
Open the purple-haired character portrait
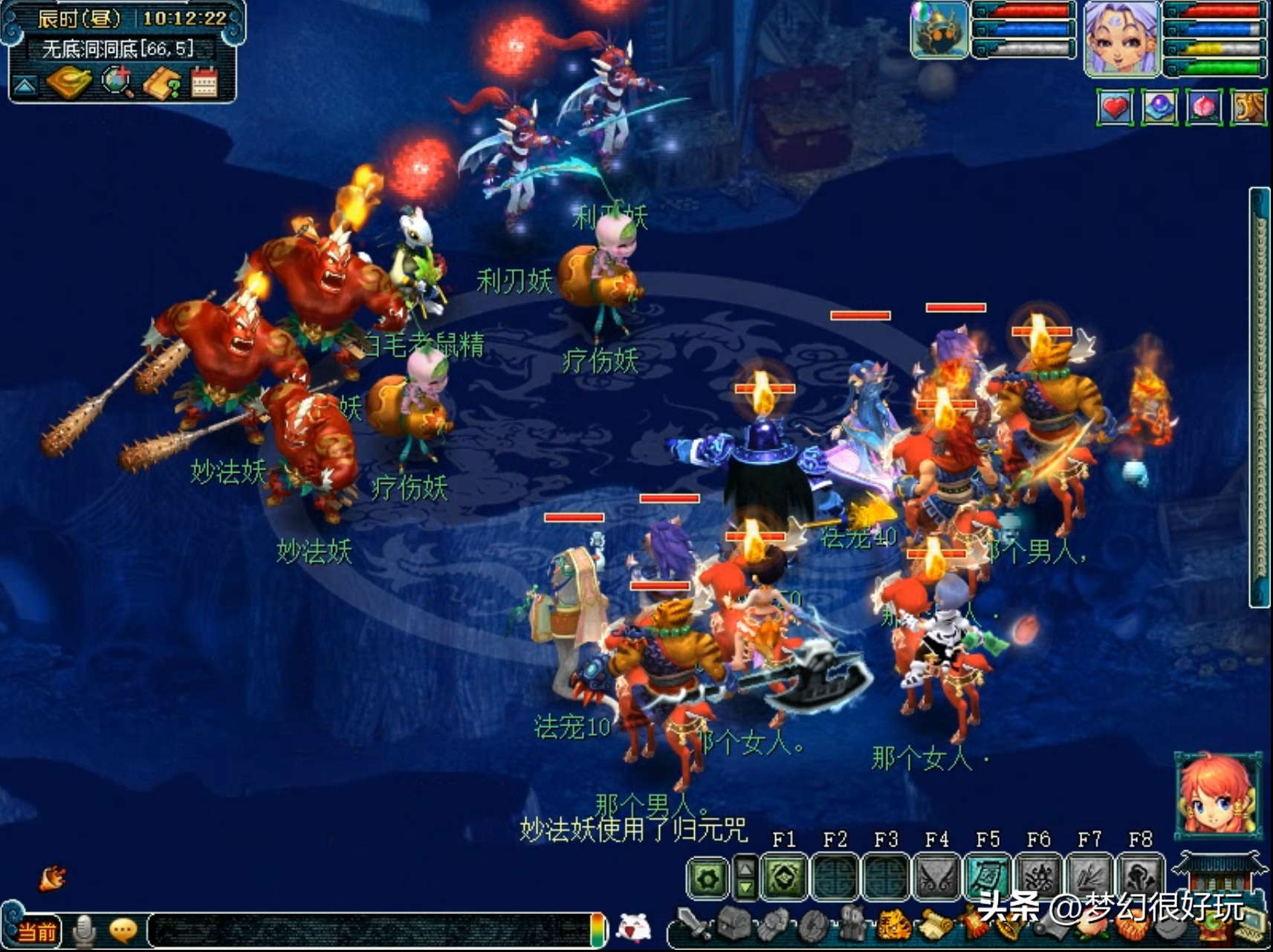pos(1121,37)
